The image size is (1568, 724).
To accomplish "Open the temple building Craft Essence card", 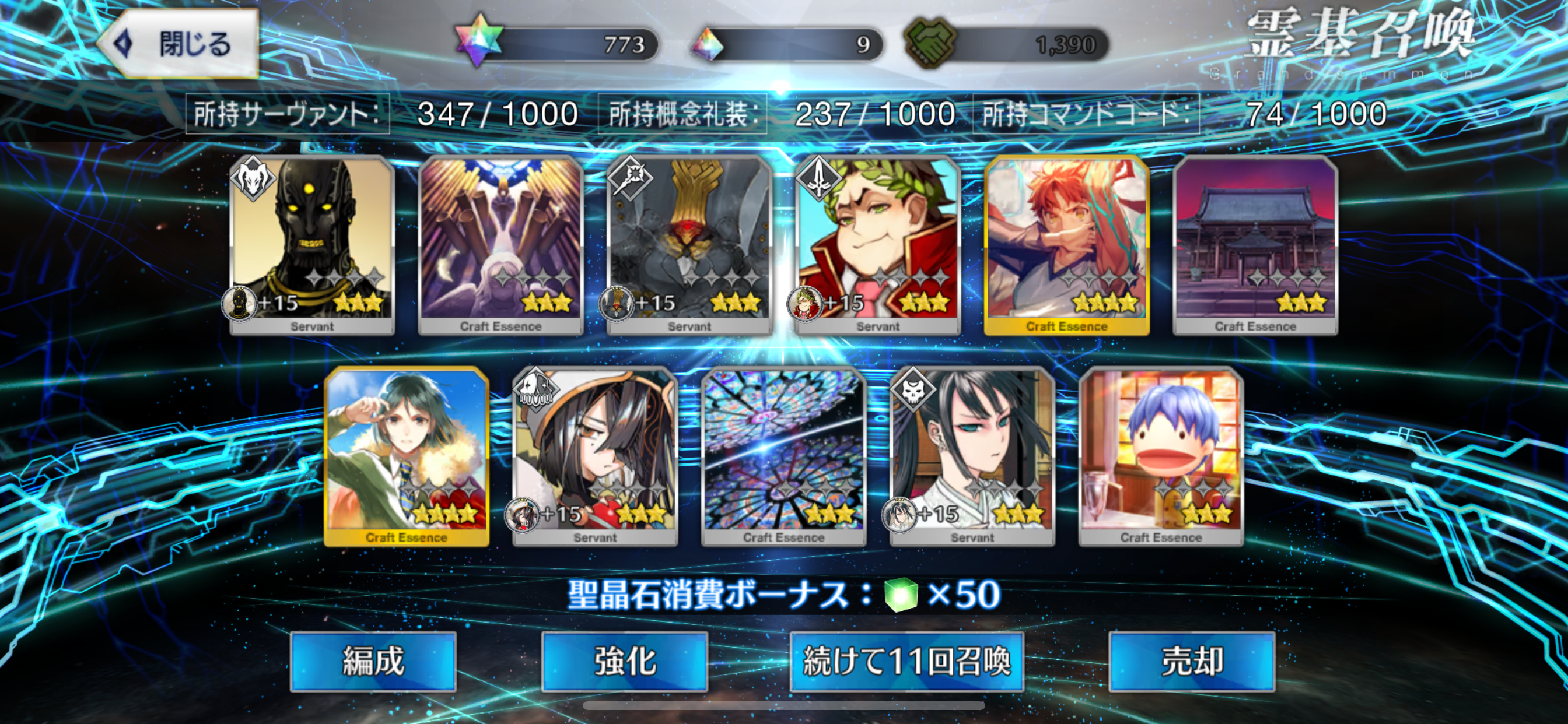I will point(1255,243).
